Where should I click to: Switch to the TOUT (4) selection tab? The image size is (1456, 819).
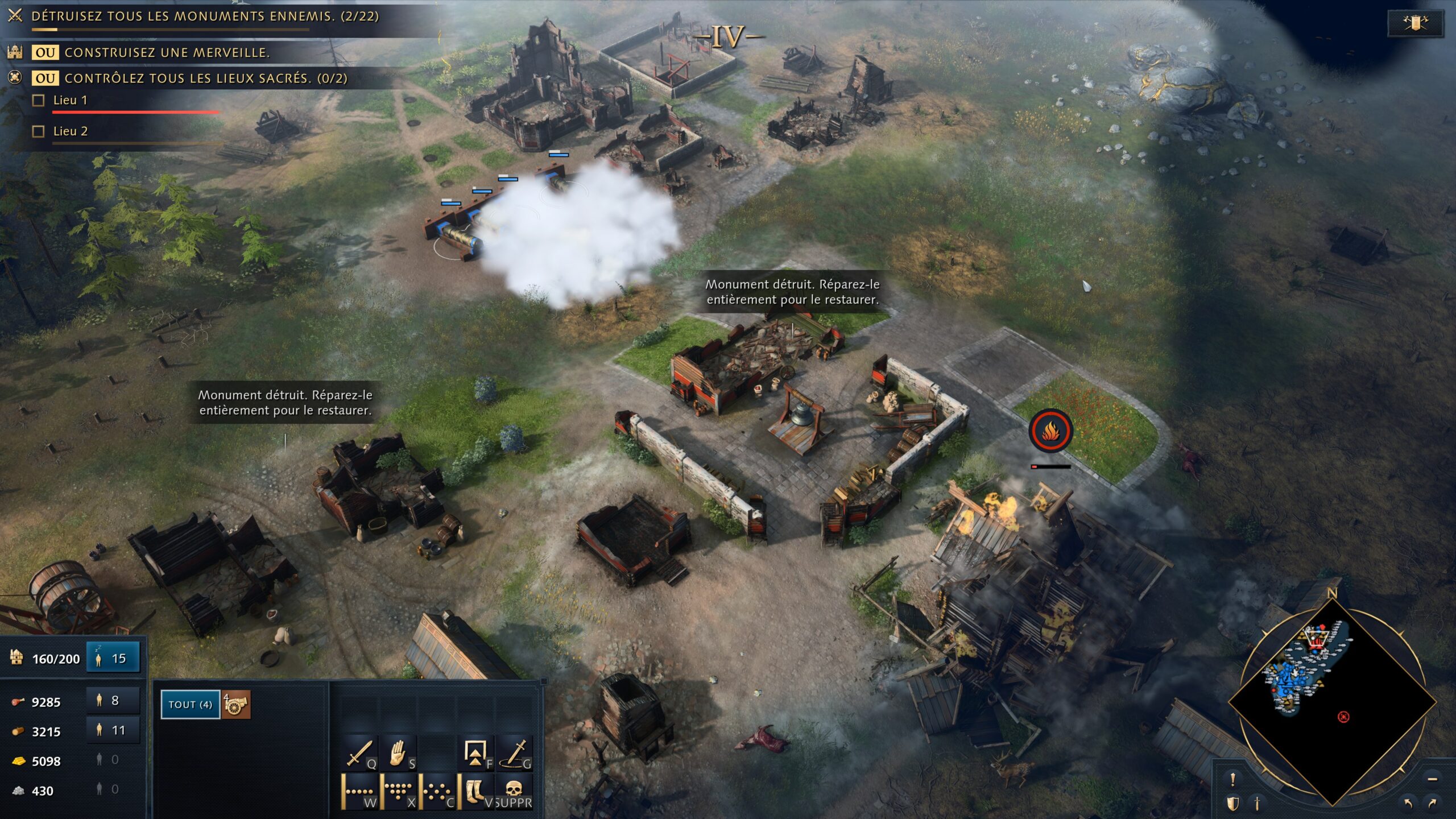(190, 705)
